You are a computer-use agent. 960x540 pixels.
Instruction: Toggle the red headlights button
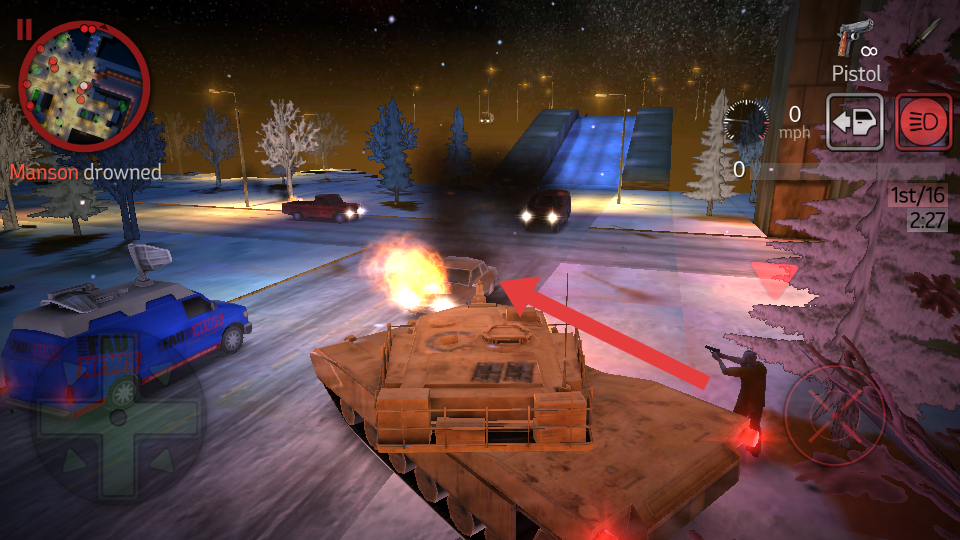923,122
